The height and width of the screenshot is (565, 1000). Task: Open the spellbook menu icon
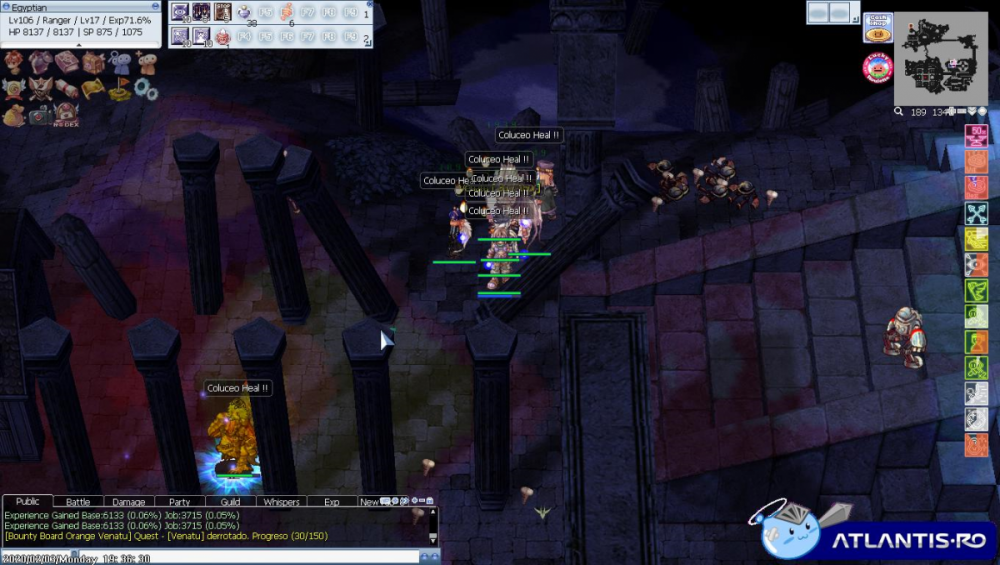click(67, 64)
